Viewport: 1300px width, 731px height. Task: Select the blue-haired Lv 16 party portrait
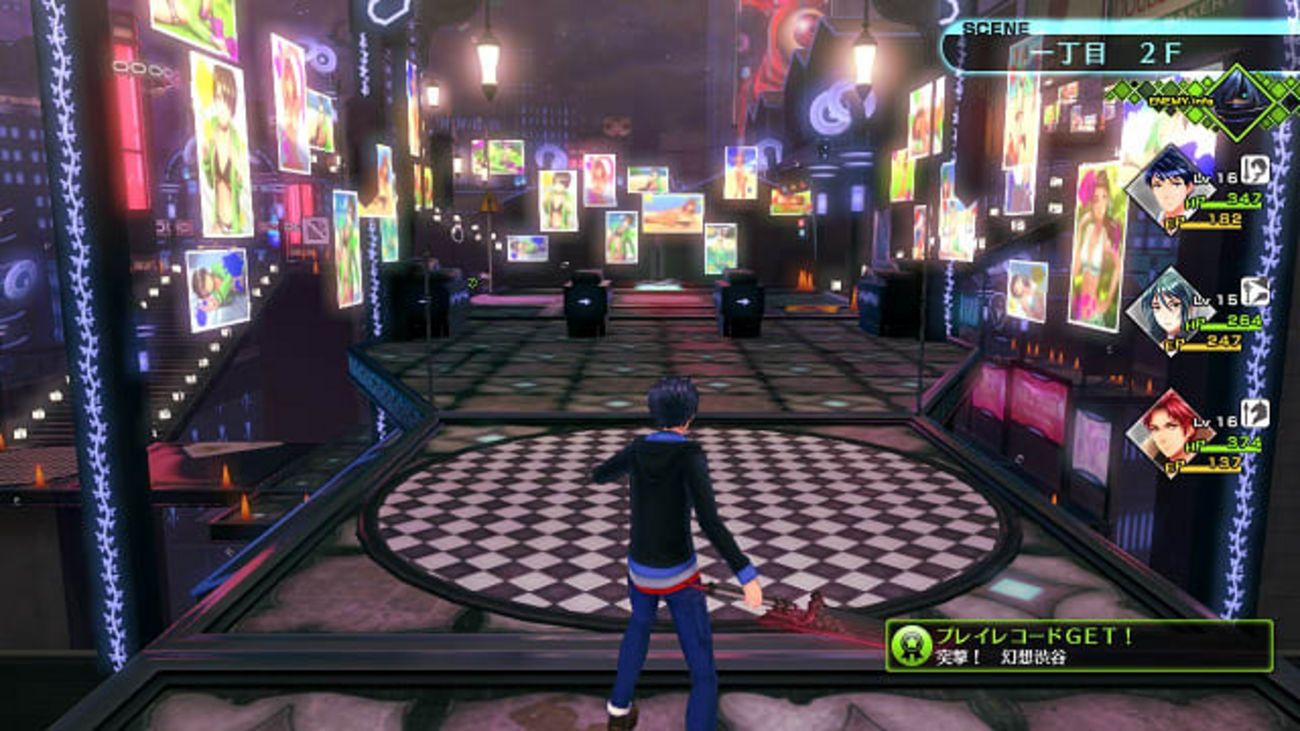1166,186
